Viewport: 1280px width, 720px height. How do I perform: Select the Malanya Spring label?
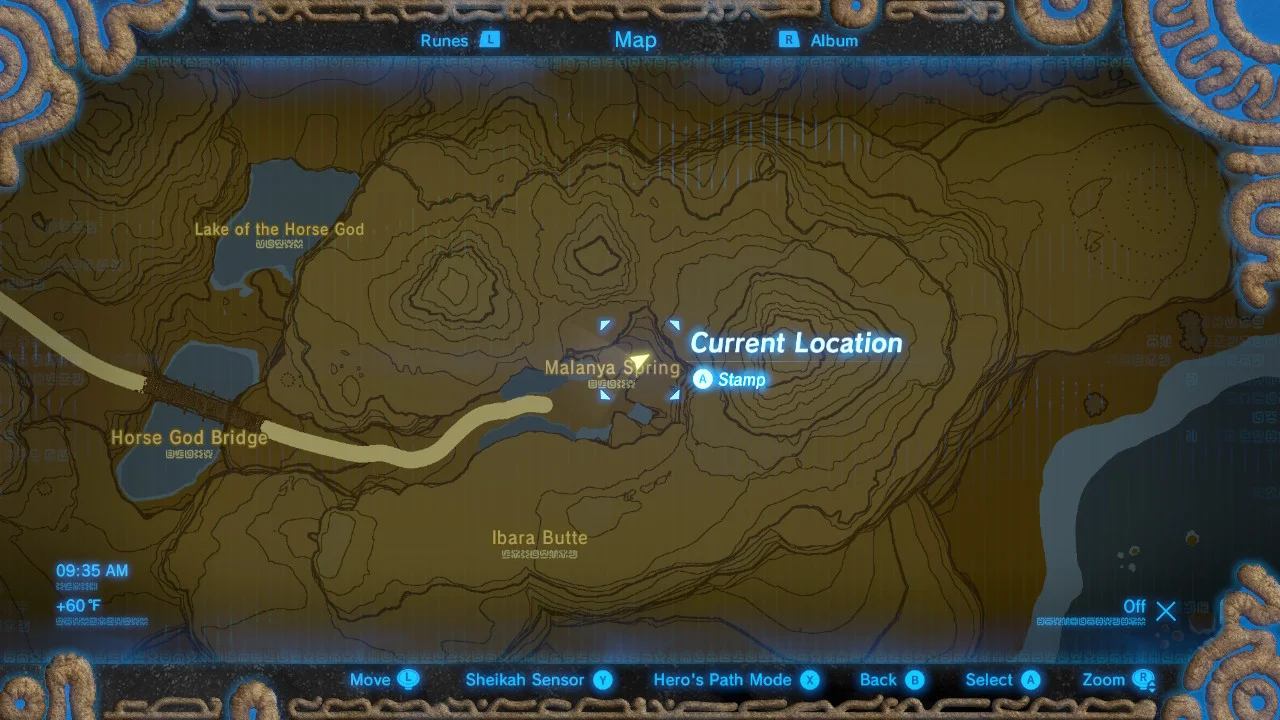click(x=613, y=368)
